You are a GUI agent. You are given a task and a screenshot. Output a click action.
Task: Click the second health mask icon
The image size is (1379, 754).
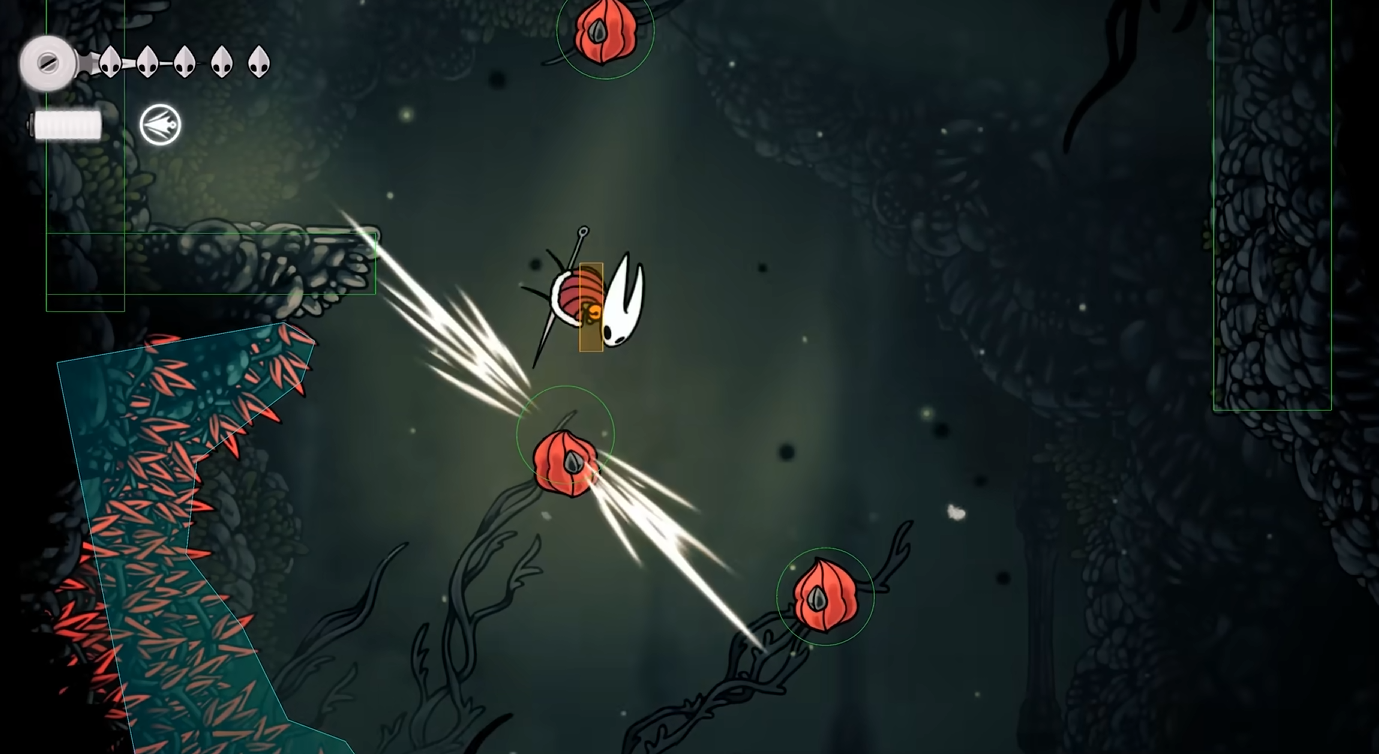pyautogui.click(x=148, y=61)
